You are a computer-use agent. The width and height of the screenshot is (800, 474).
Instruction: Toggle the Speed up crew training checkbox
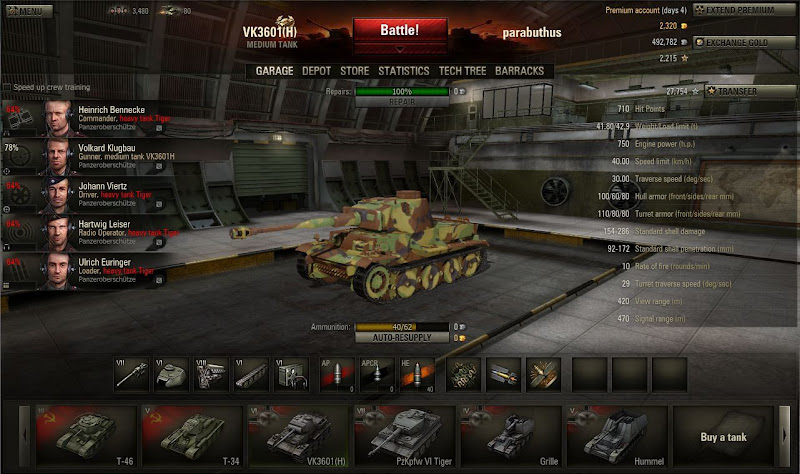[x=7, y=87]
